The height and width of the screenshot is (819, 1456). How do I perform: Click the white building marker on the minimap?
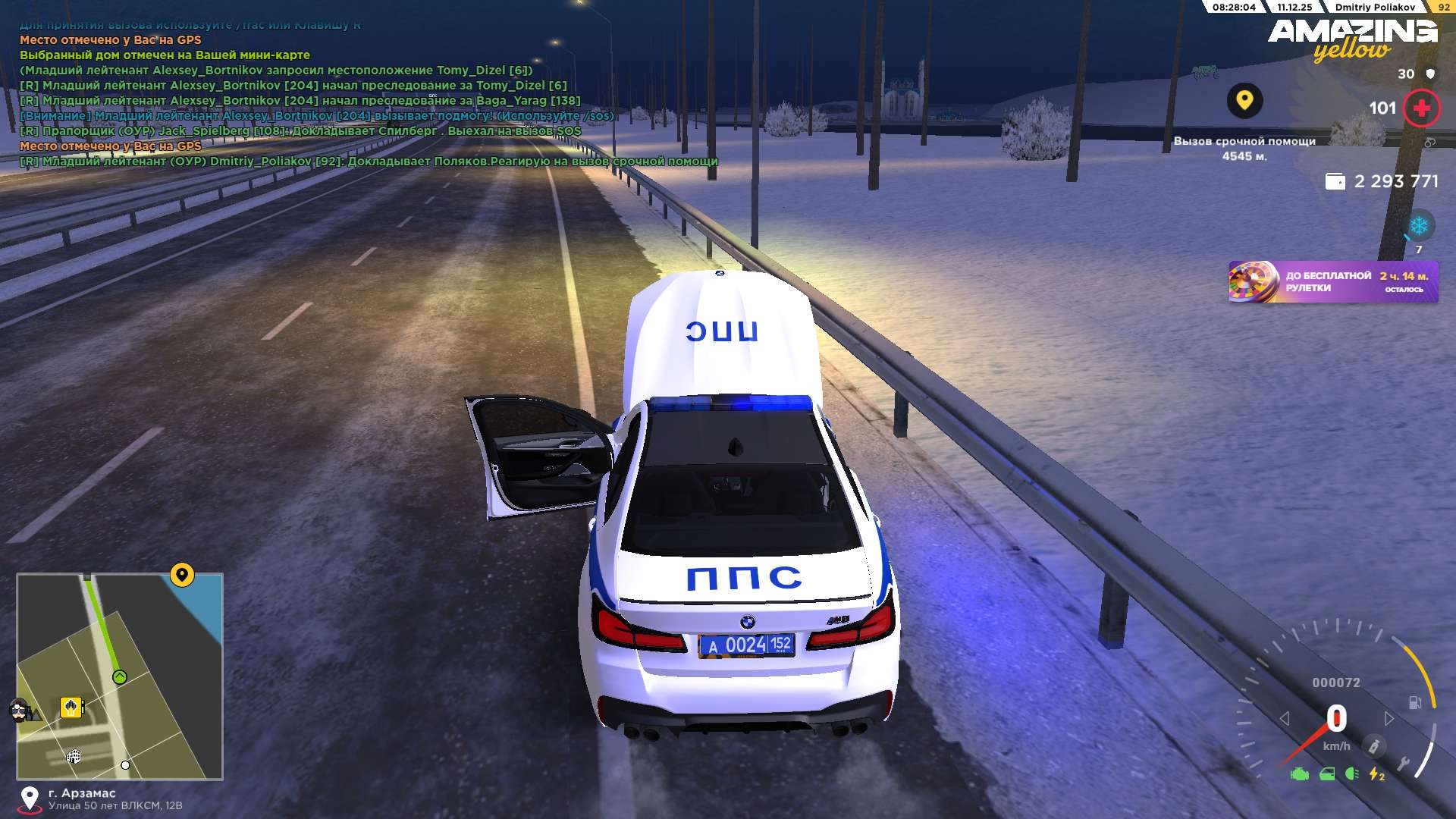pyautogui.click(x=74, y=756)
